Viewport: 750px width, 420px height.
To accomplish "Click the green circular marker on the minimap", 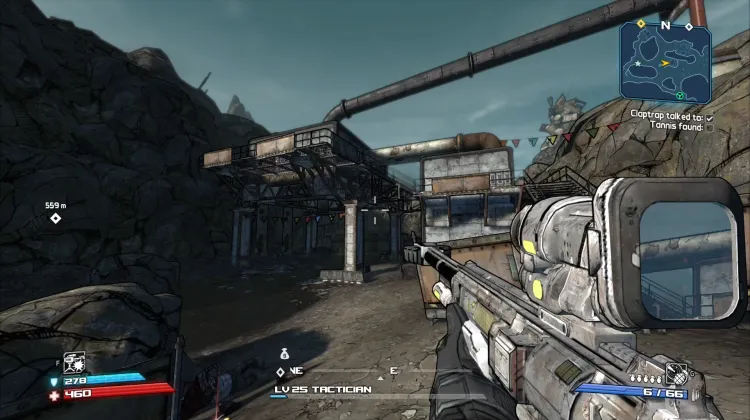I will click(x=680, y=95).
